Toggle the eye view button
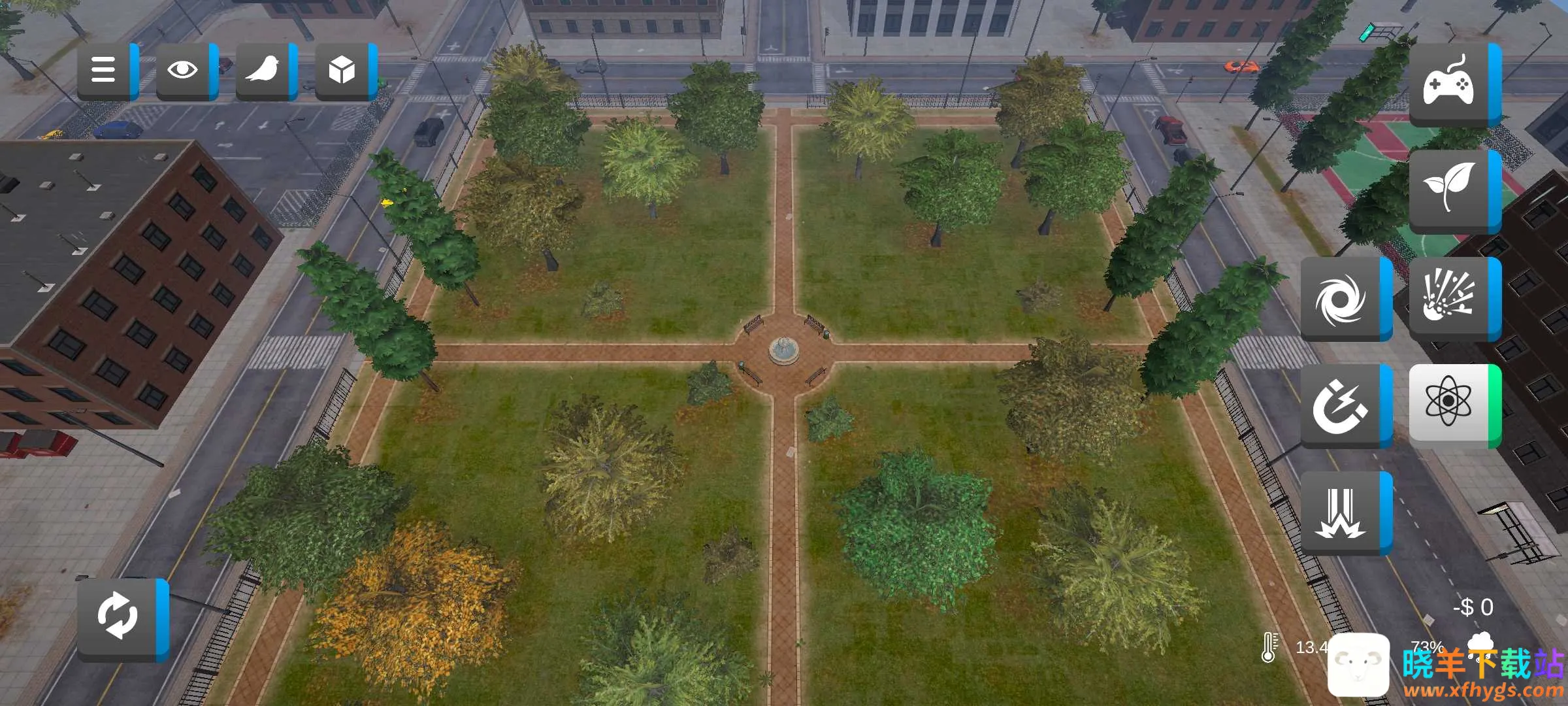 184,71
